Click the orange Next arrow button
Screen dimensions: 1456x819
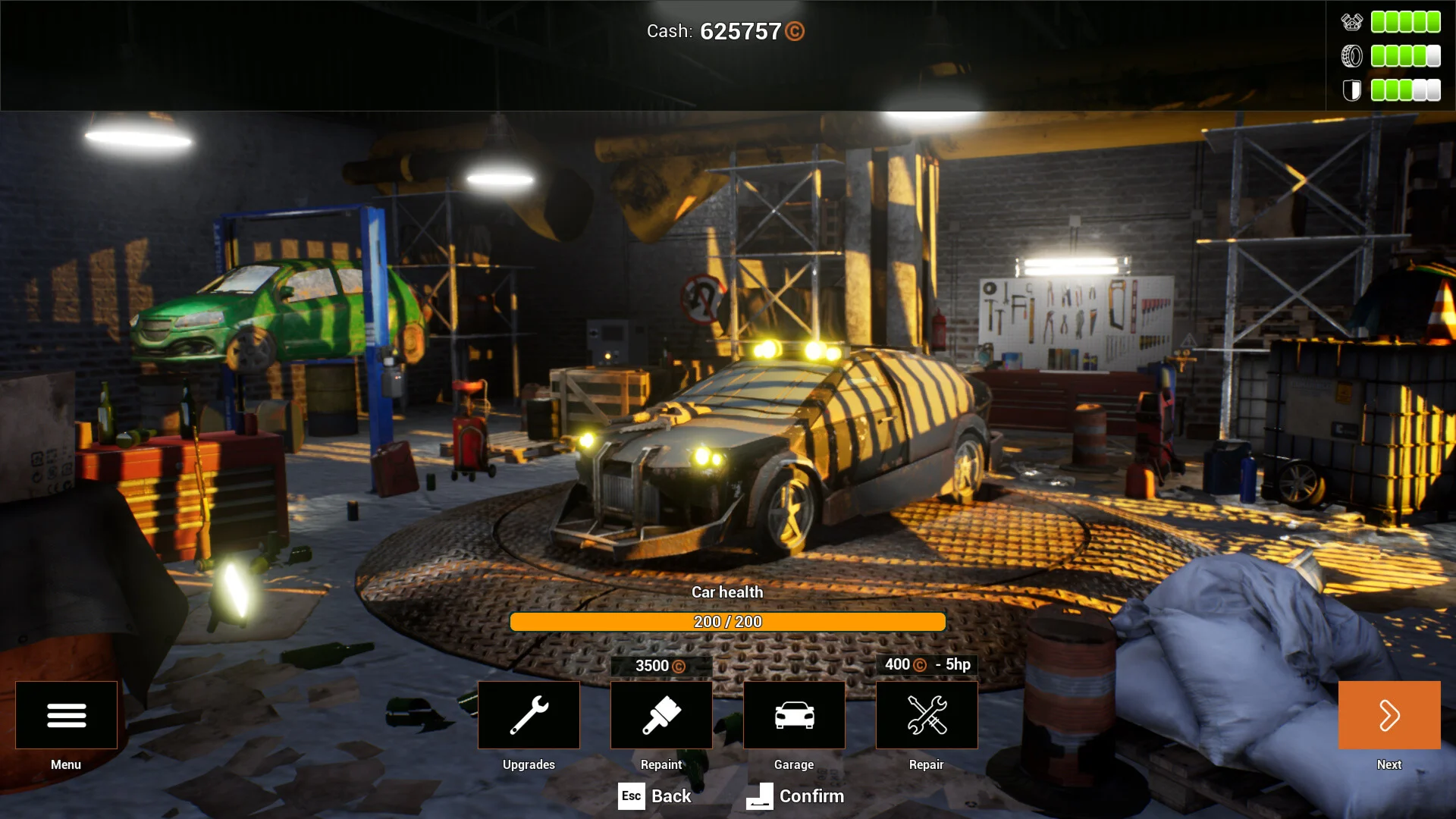click(1389, 715)
